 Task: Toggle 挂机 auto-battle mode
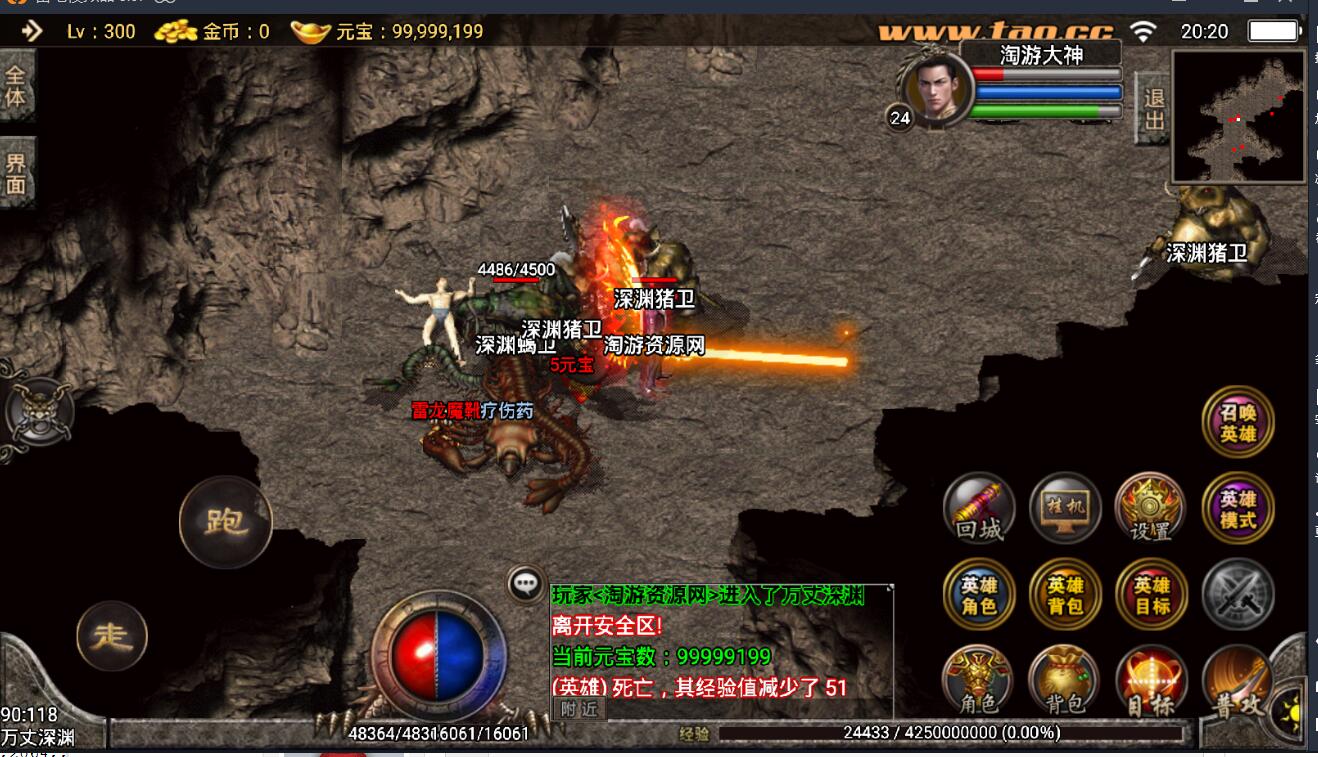[1065, 508]
